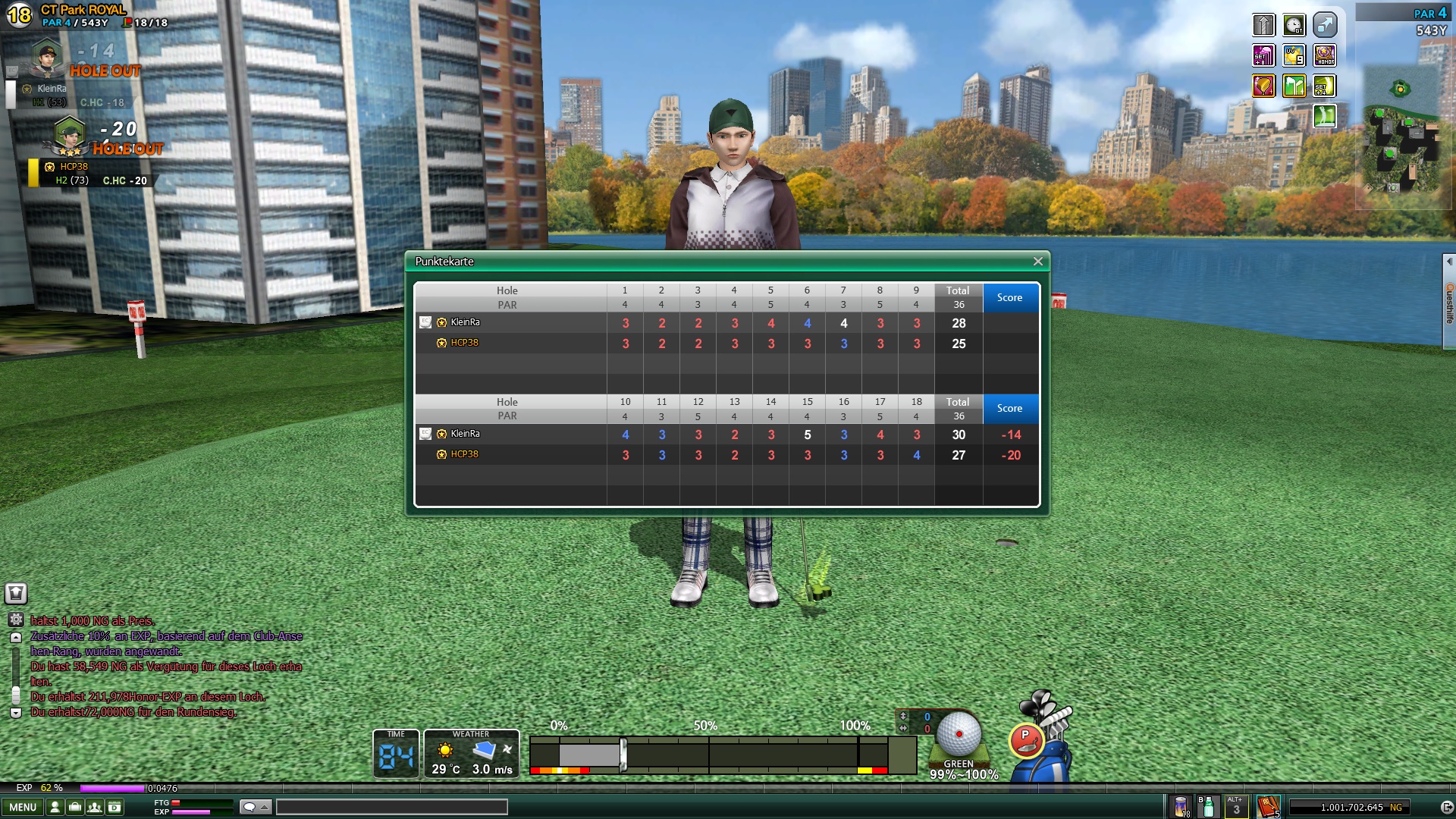Open the character profile icon
The height and width of the screenshot is (819, 1456).
(x=55, y=808)
